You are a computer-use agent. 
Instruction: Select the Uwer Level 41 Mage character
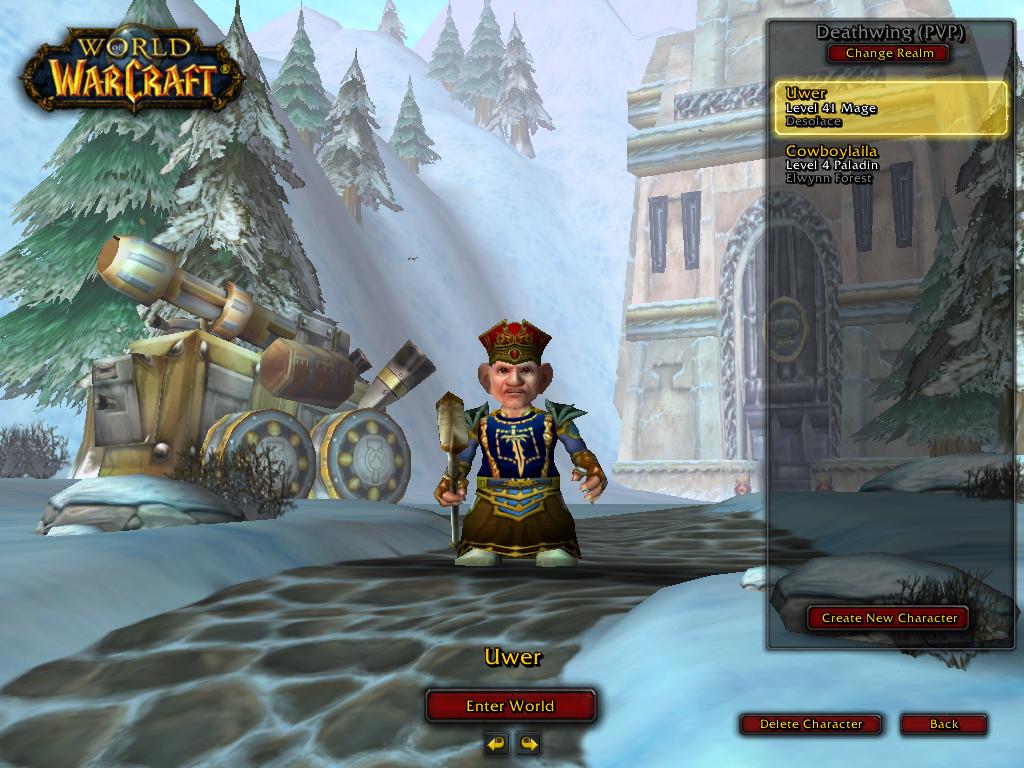point(890,108)
